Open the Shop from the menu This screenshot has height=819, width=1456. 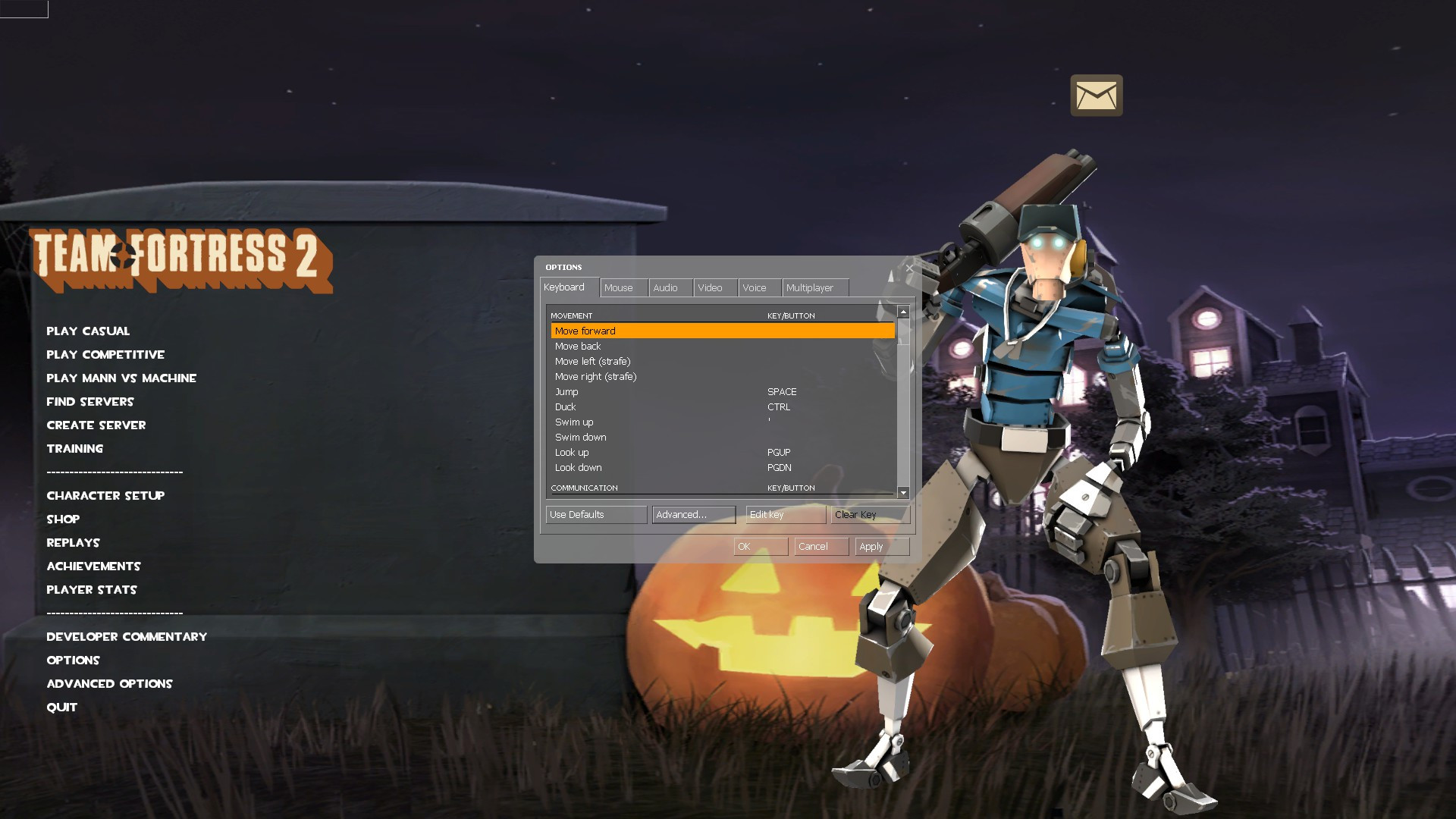click(x=64, y=519)
